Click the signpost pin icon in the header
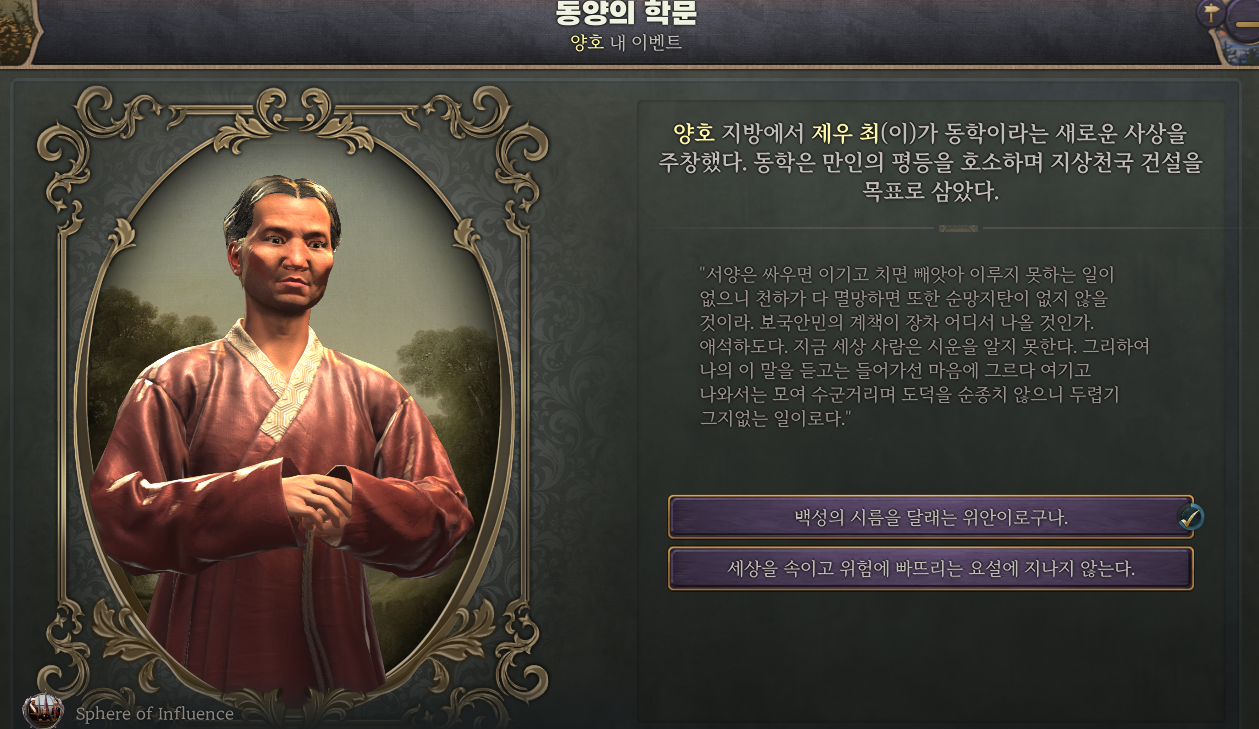Viewport: 1259px width, 729px height. pyautogui.click(x=1211, y=13)
